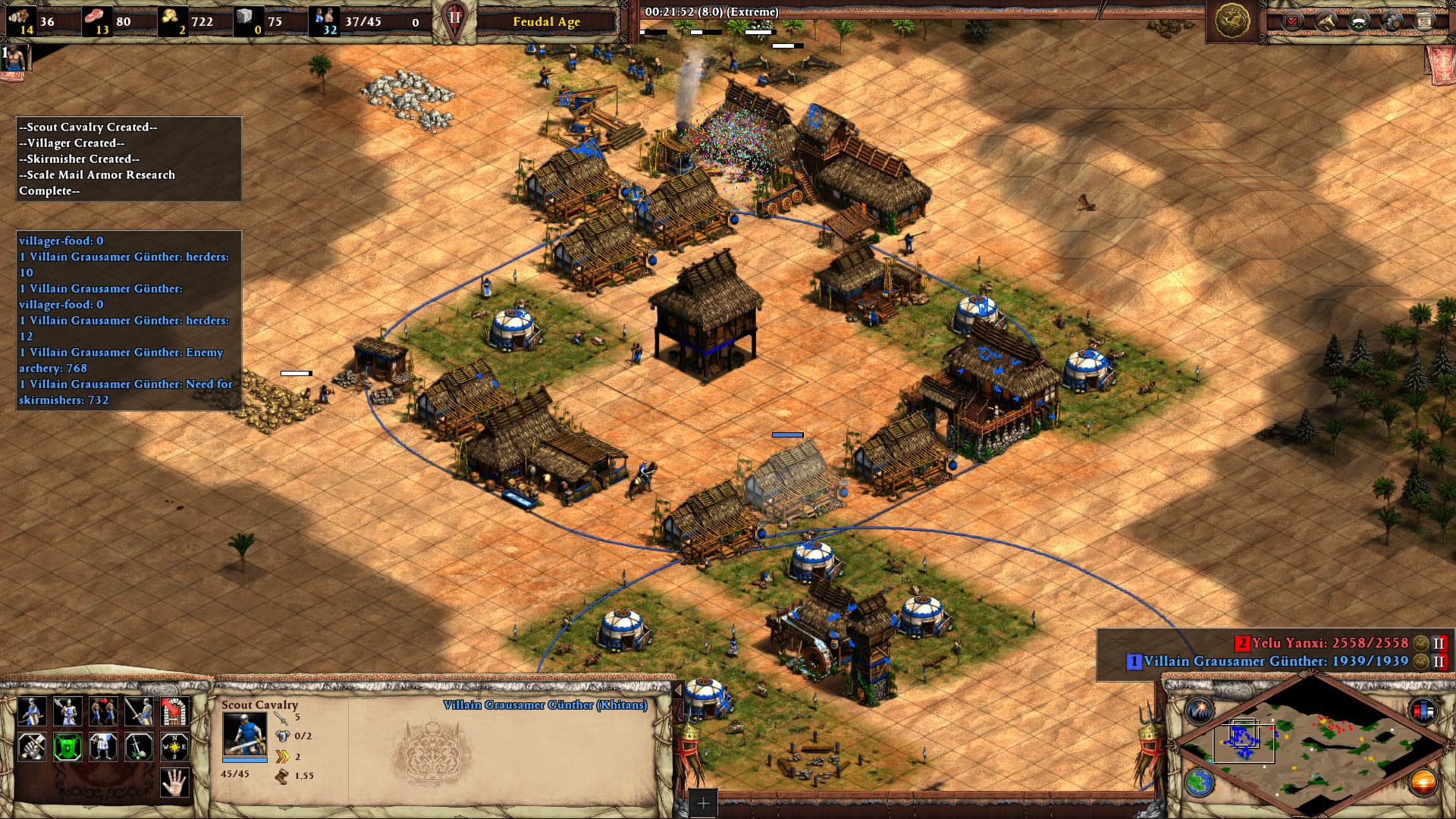Click the sunset orb minimap button

[x=1423, y=781]
